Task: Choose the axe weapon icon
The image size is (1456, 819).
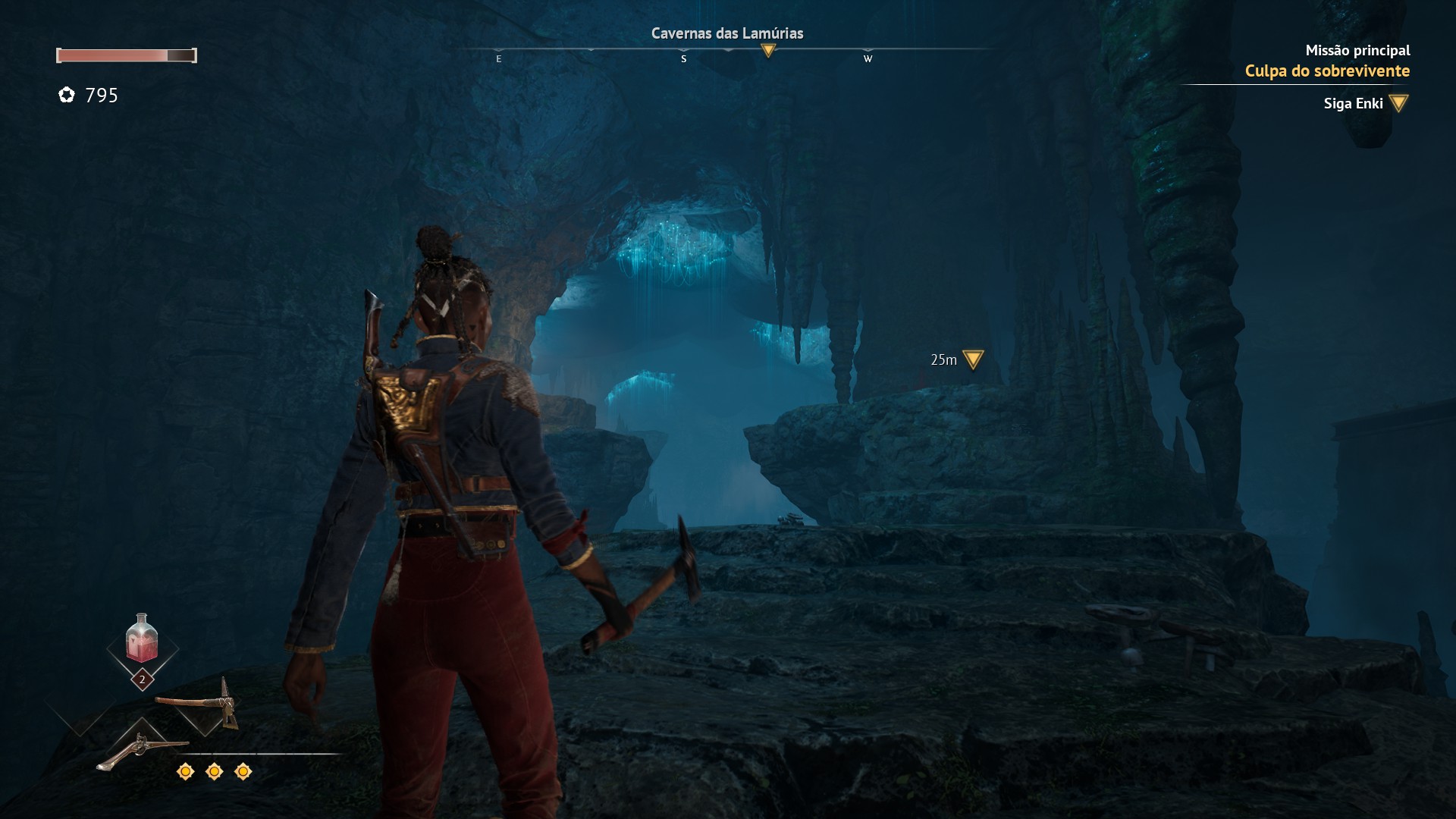Action: [199, 701]
